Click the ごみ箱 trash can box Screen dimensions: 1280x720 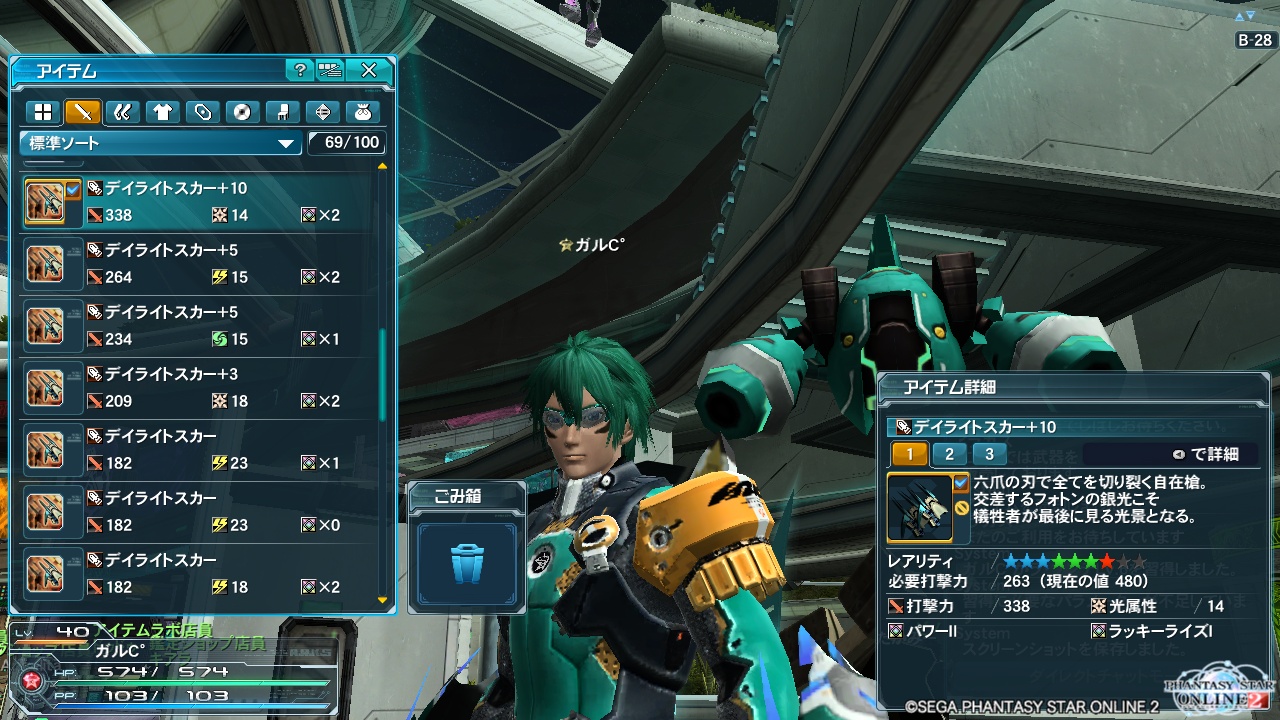click(467, 564)
